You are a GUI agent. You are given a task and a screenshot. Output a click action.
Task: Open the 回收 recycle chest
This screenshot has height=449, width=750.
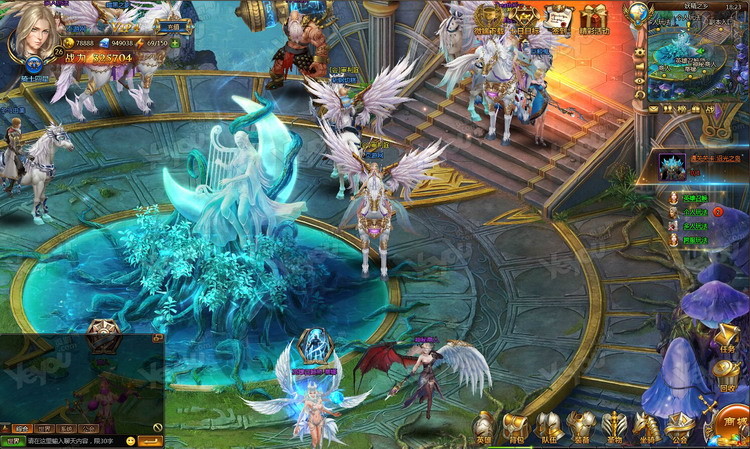[x=727, y=374]
